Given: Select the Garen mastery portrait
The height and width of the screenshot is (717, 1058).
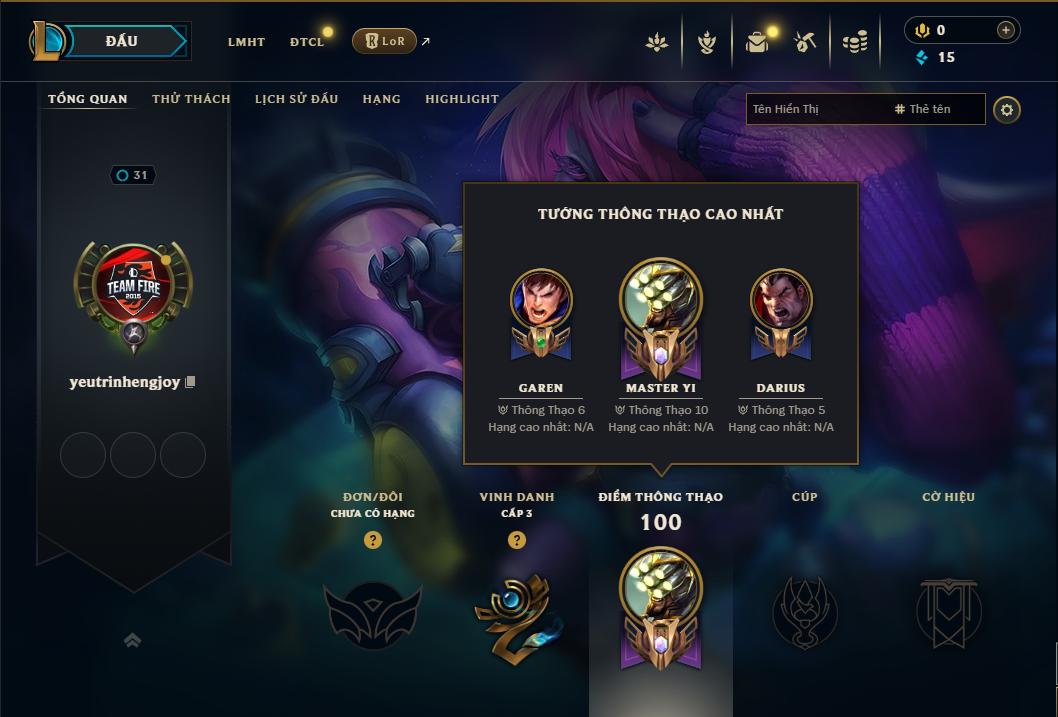Looking at the screenshot, I should pos(541,299).
